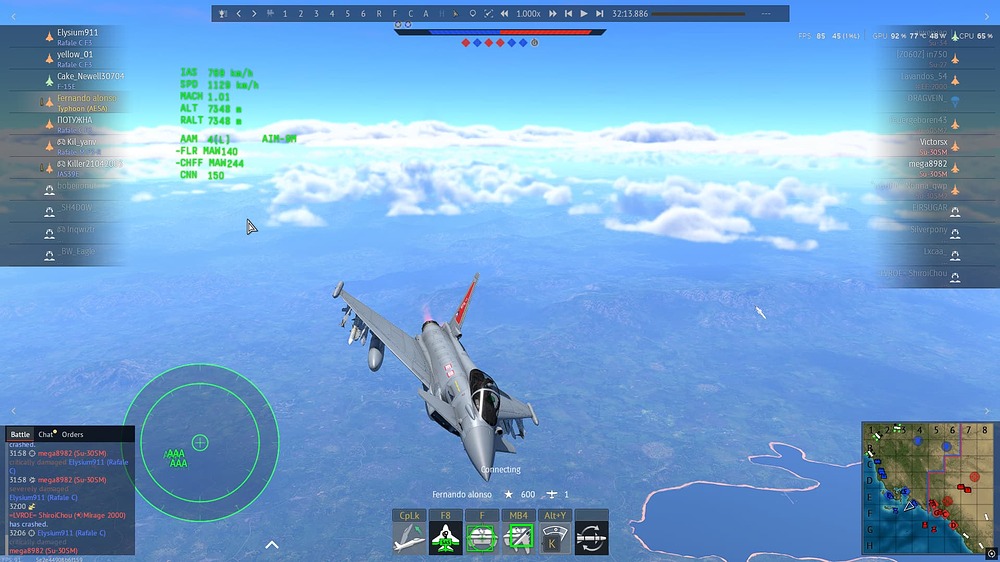The image size is (1000, 562).
Task: Select camera preset 1 in replay toolbar
Action: click(285, 14)
